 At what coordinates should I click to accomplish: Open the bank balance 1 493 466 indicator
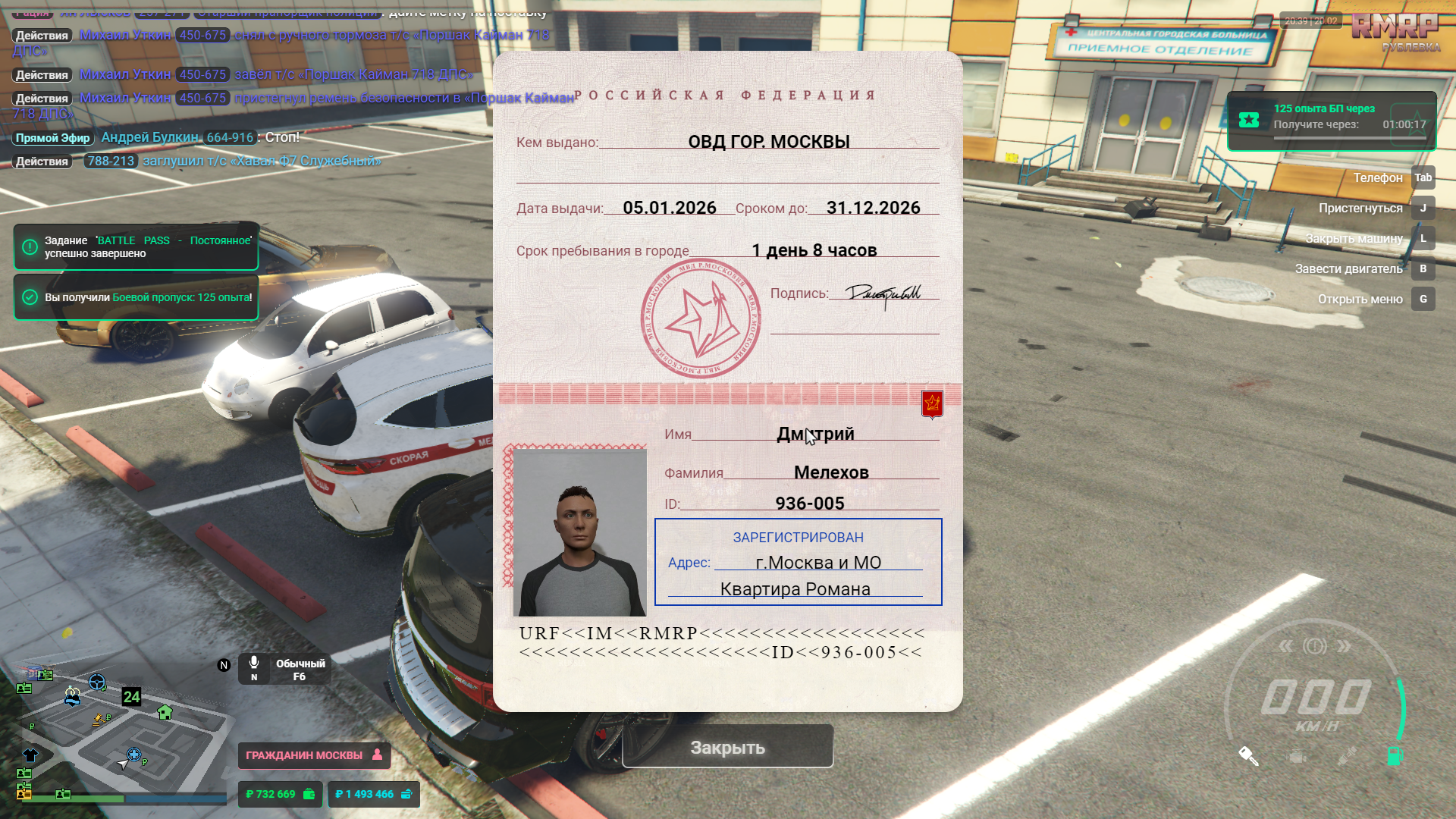373,794
